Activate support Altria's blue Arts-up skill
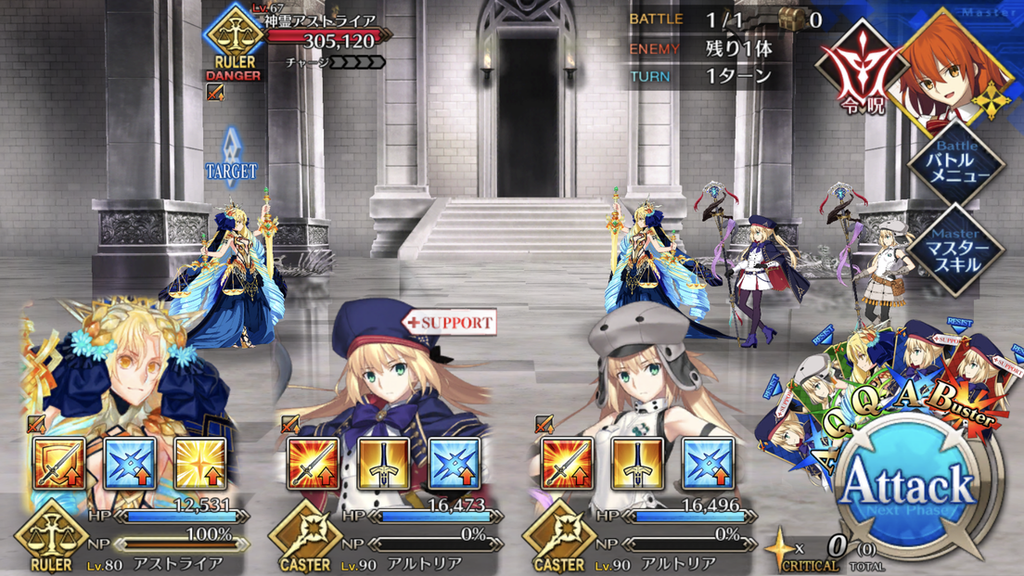 coord(454,464)
